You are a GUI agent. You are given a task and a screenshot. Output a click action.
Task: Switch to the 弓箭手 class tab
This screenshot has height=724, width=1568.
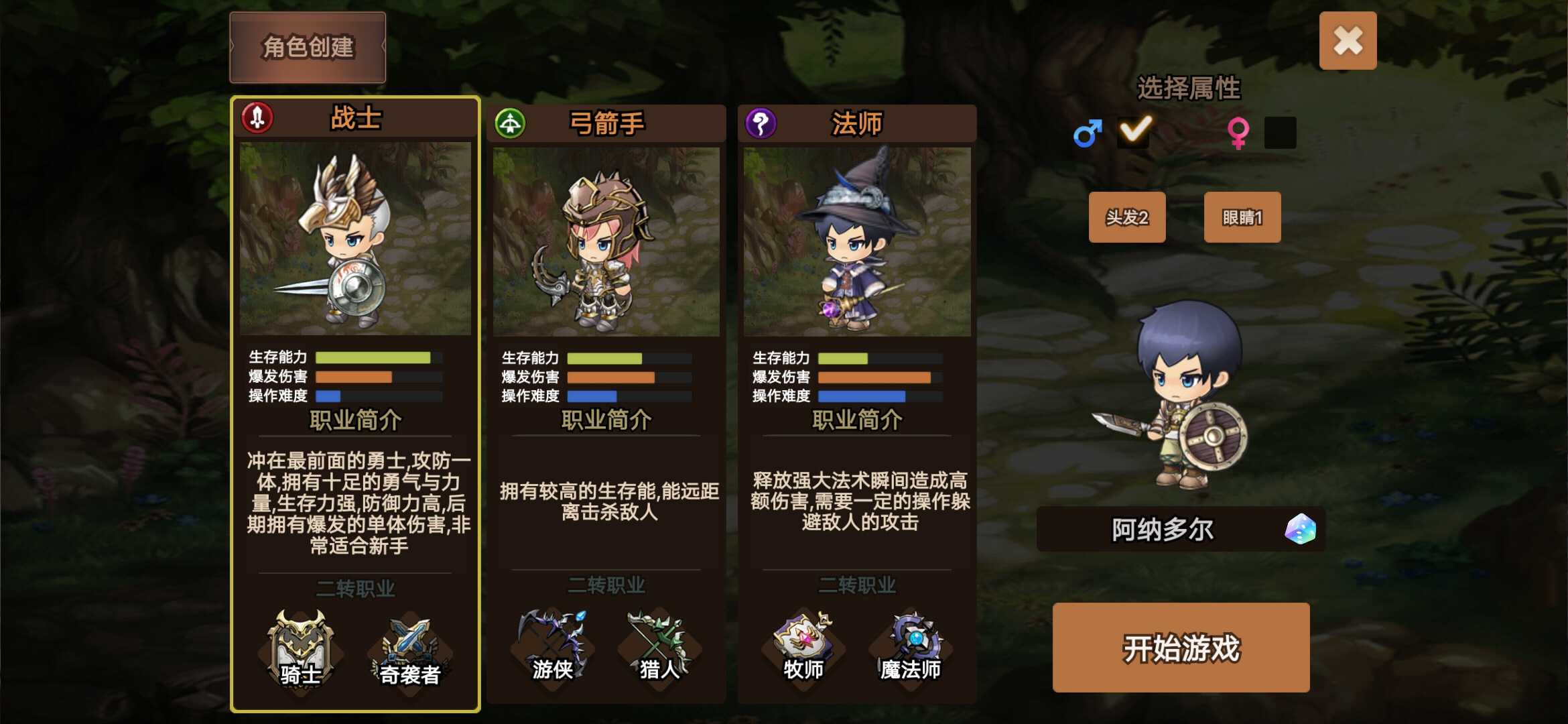(x=604, y=124)
